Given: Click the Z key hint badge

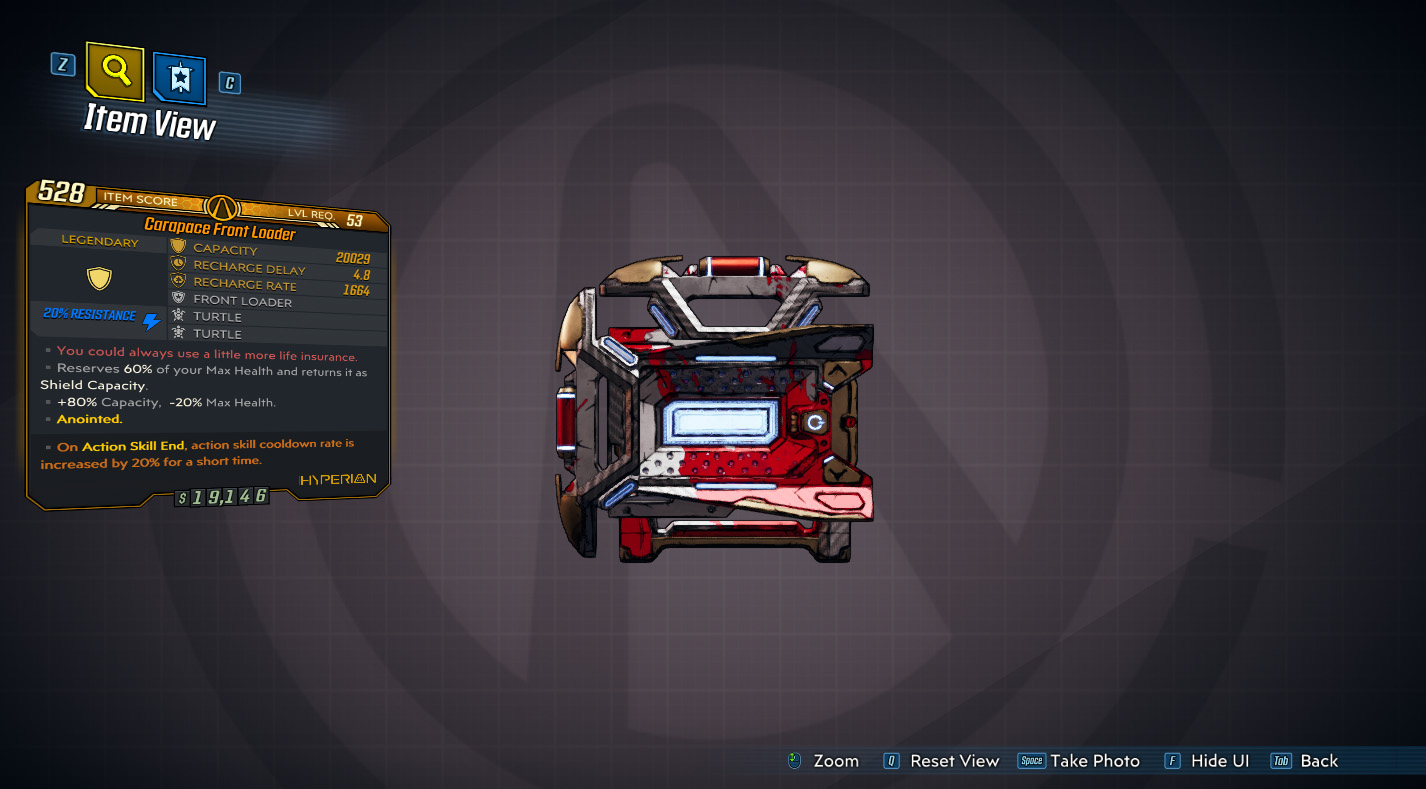Looking at the screenshot, I should 63,63.
